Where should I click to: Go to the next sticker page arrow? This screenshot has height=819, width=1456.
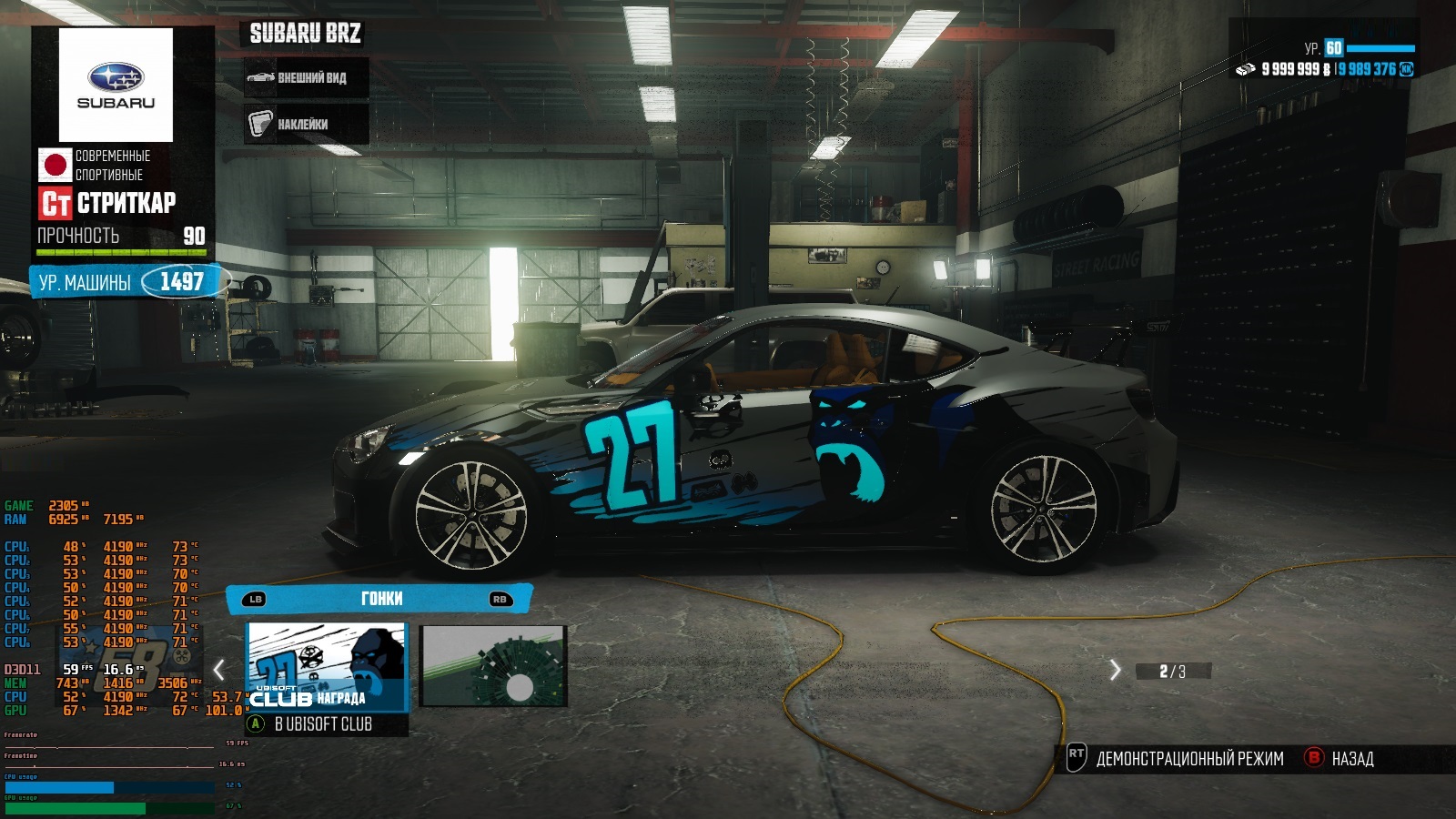tap(1116, 671)
